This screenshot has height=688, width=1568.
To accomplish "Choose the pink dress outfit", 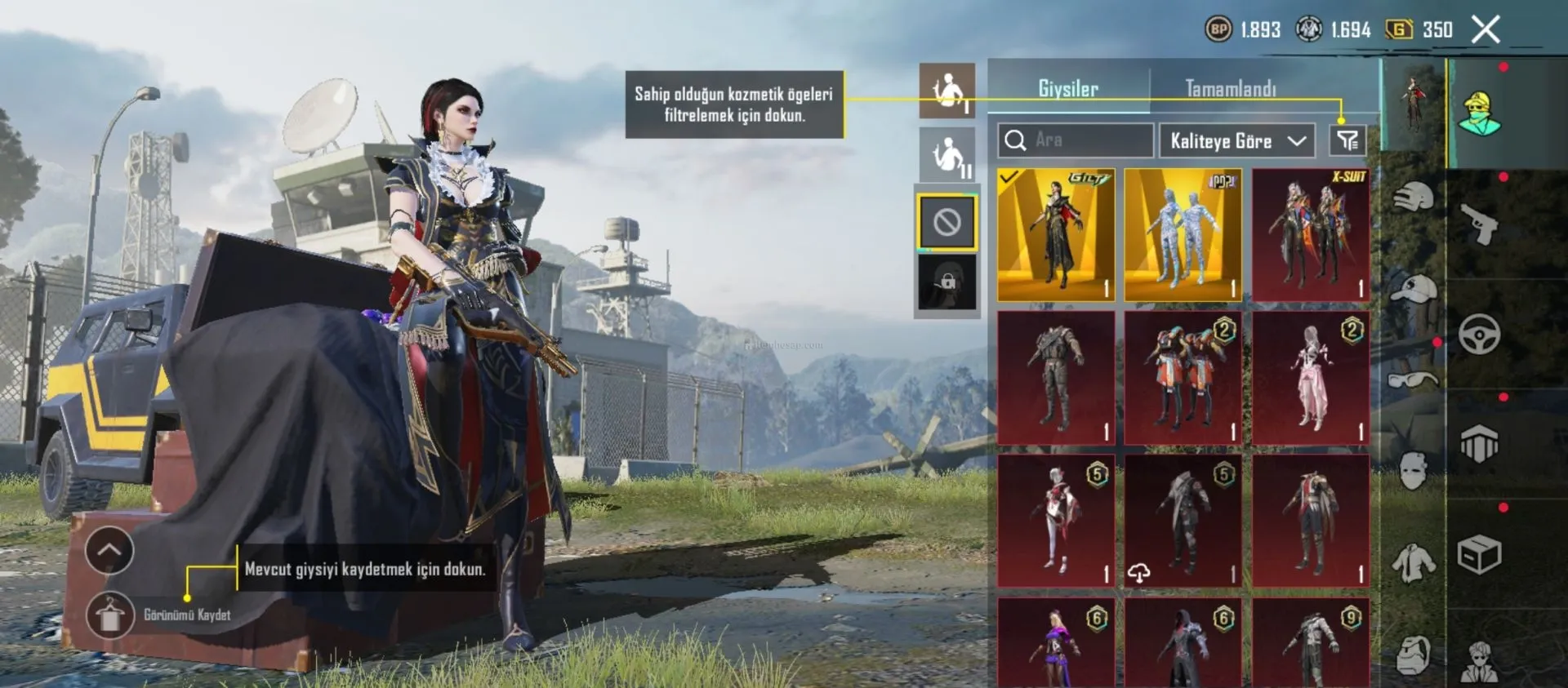I will point(1310,377).
